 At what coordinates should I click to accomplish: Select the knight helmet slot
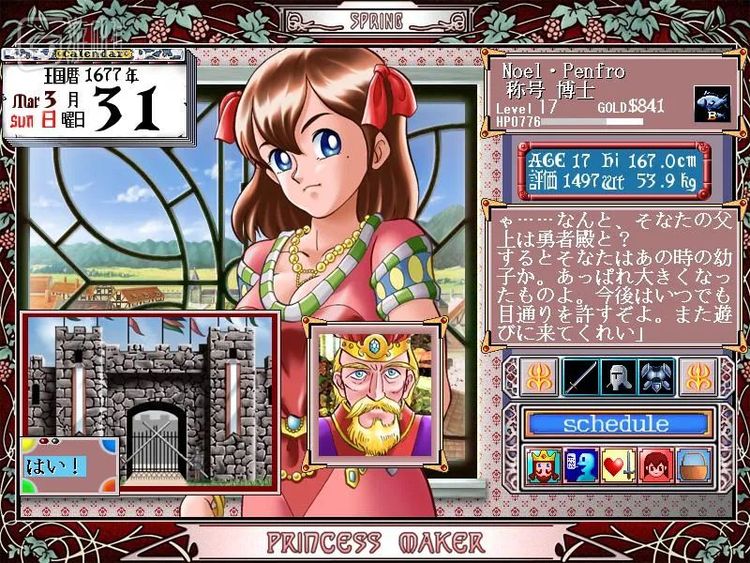click(617, 376)
